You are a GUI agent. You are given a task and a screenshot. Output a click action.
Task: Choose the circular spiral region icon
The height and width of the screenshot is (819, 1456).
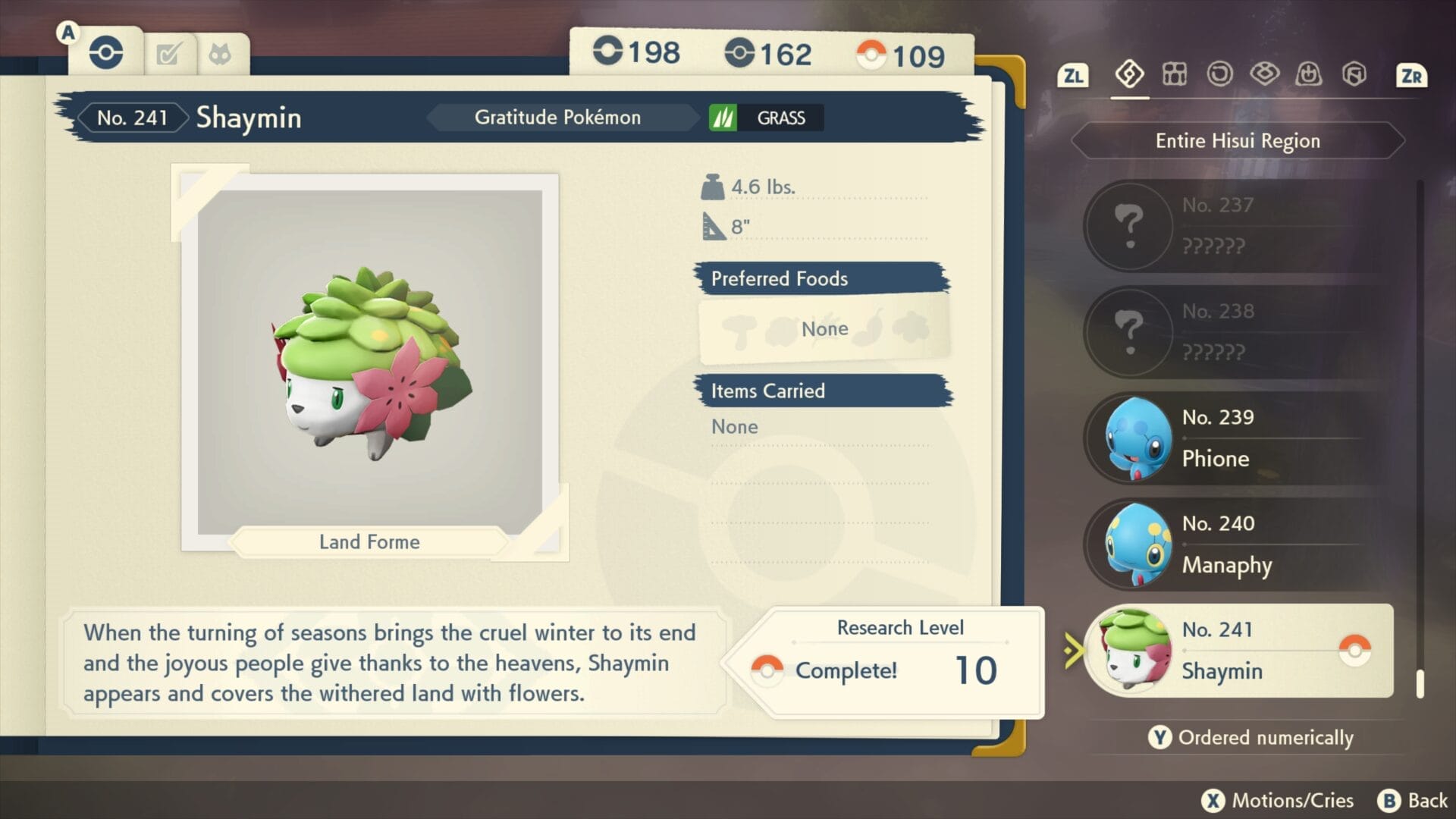1219,74
